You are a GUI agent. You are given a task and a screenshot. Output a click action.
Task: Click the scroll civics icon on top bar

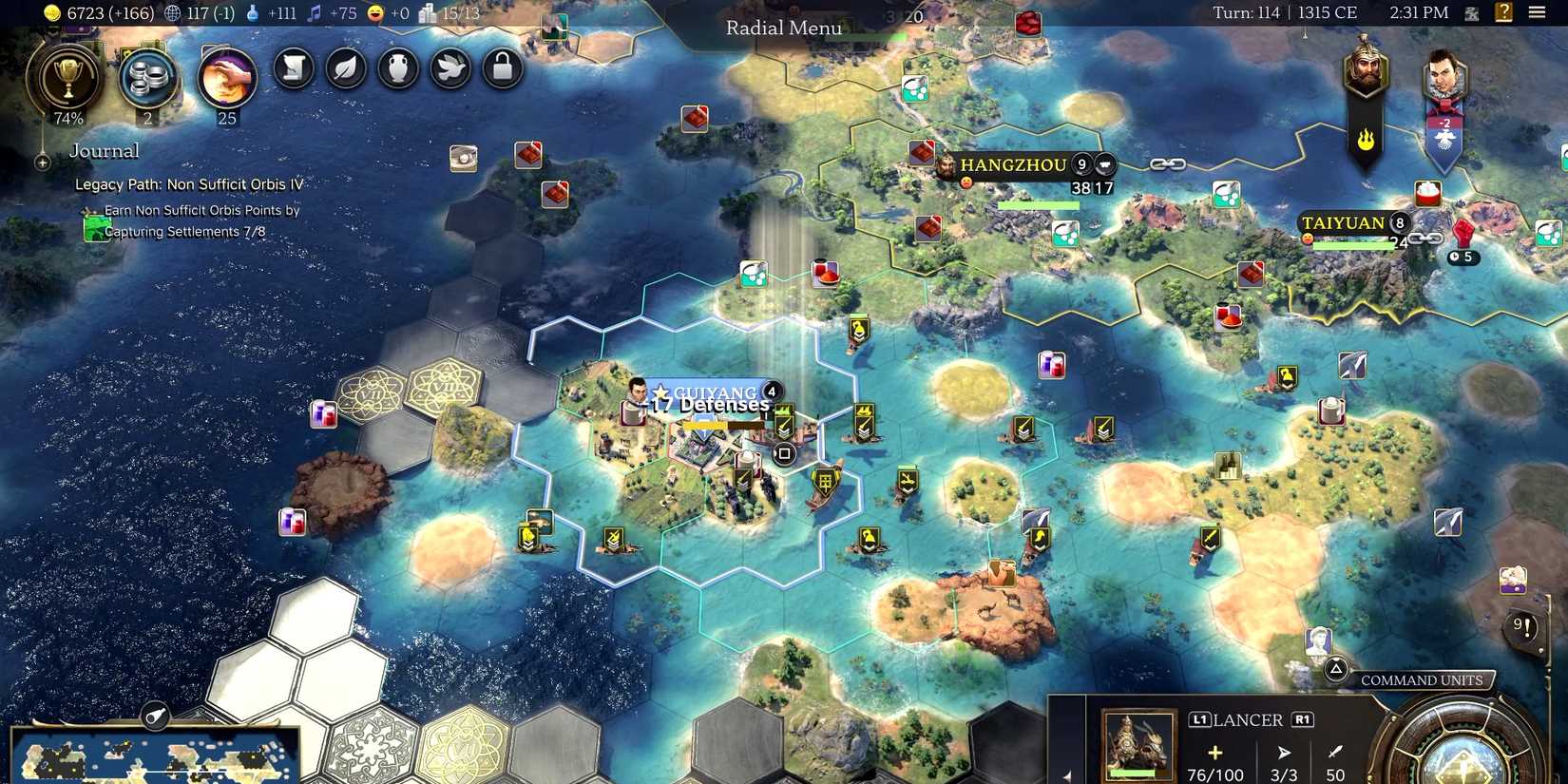click(x=293, y=68)
